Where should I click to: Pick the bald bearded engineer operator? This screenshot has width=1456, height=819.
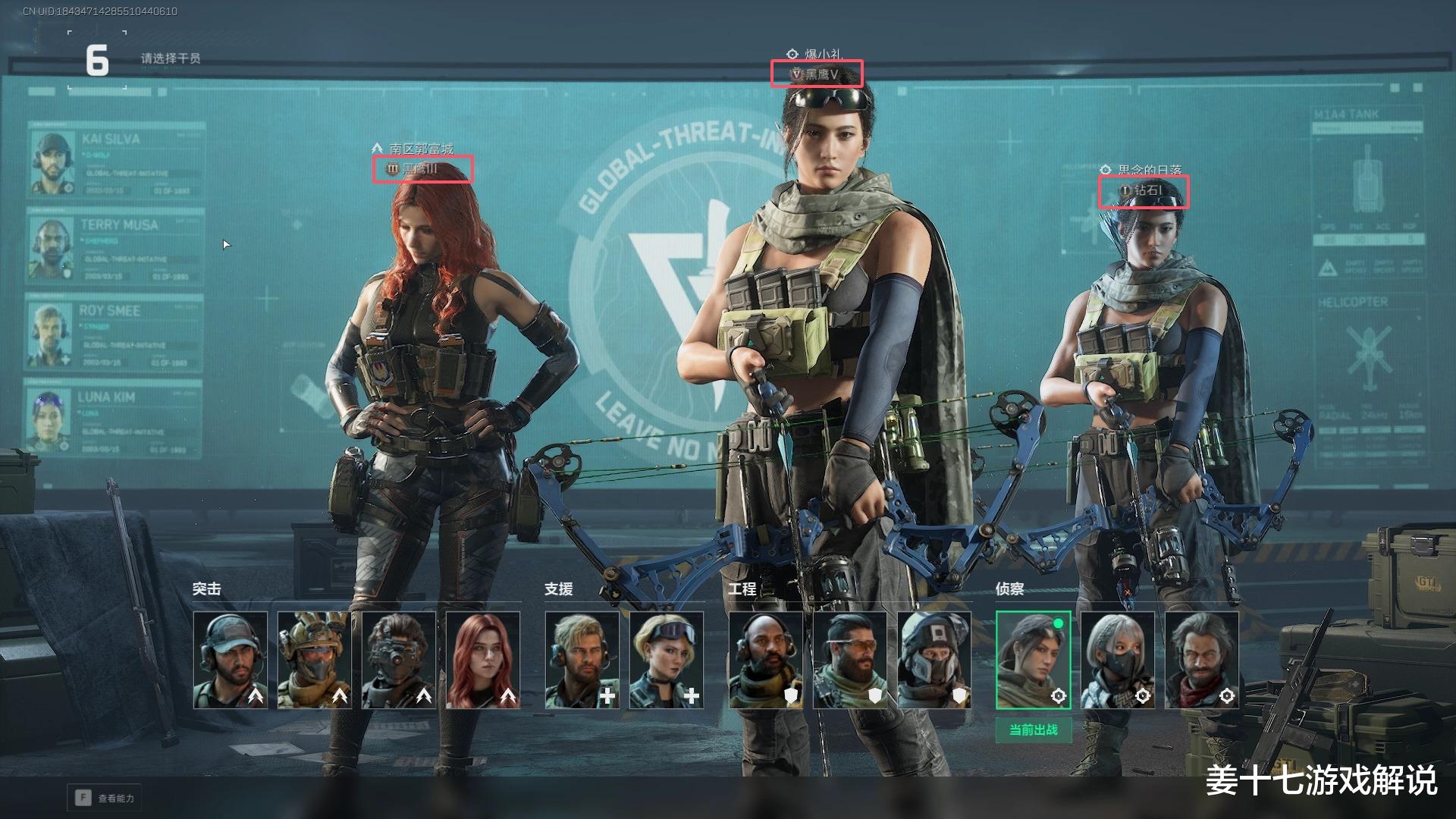click(x=766, y=660)
